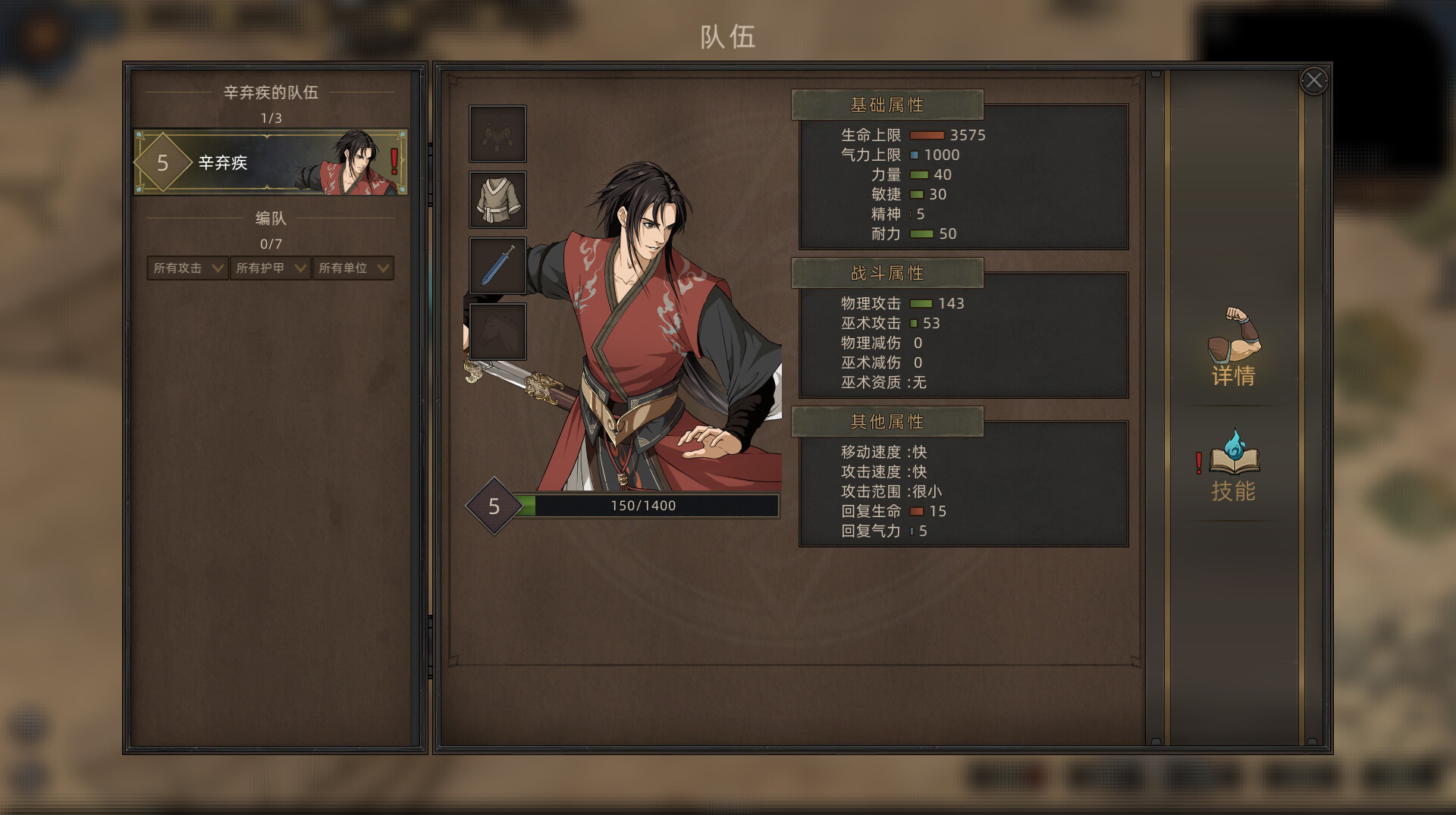Switch to the 详情 details tab
Viewport: 1456px width, 815px height.
coord(1233,348)
